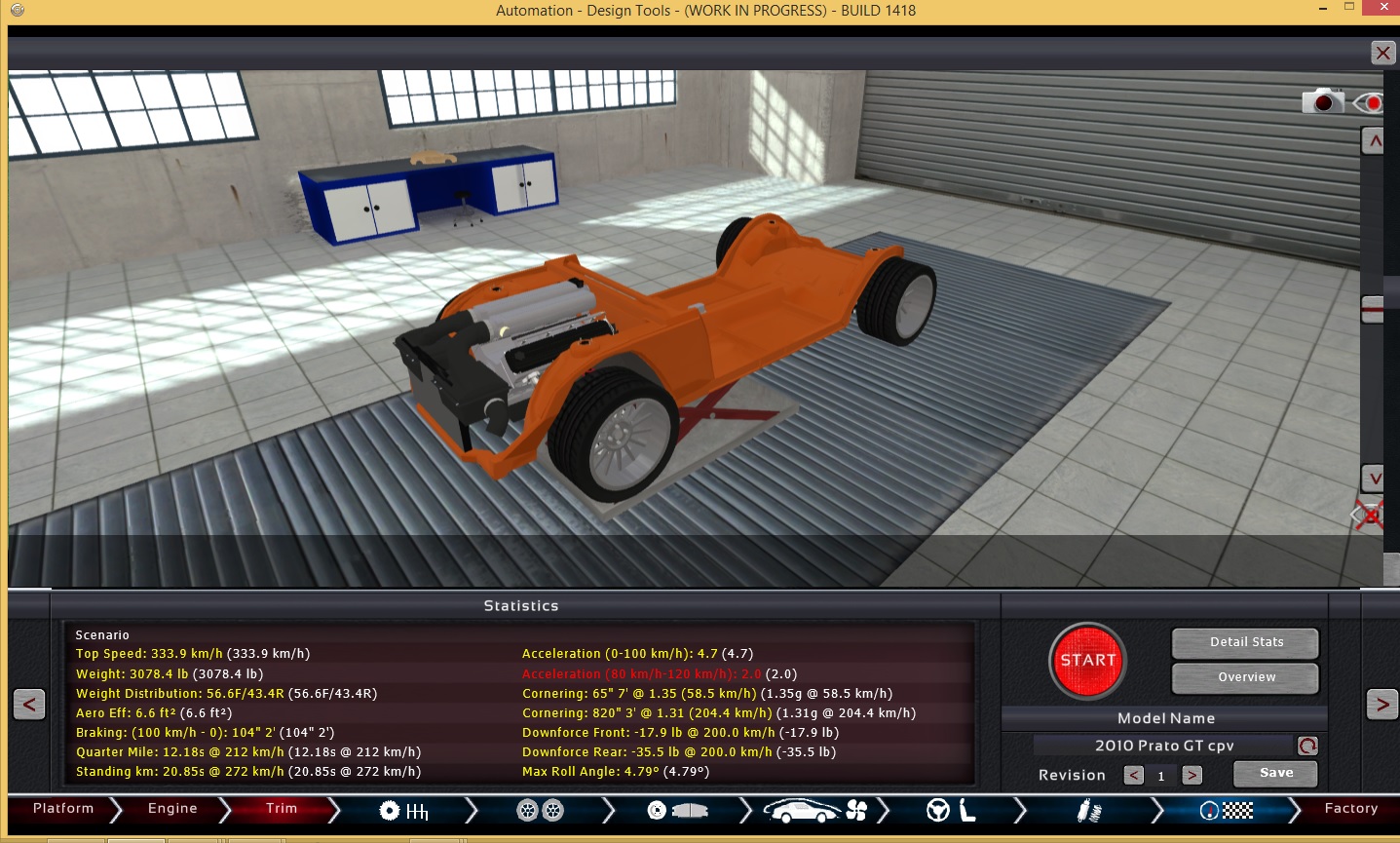Switch to the Engine tab
Viewport: 1400px width, 843px height.
170,808
